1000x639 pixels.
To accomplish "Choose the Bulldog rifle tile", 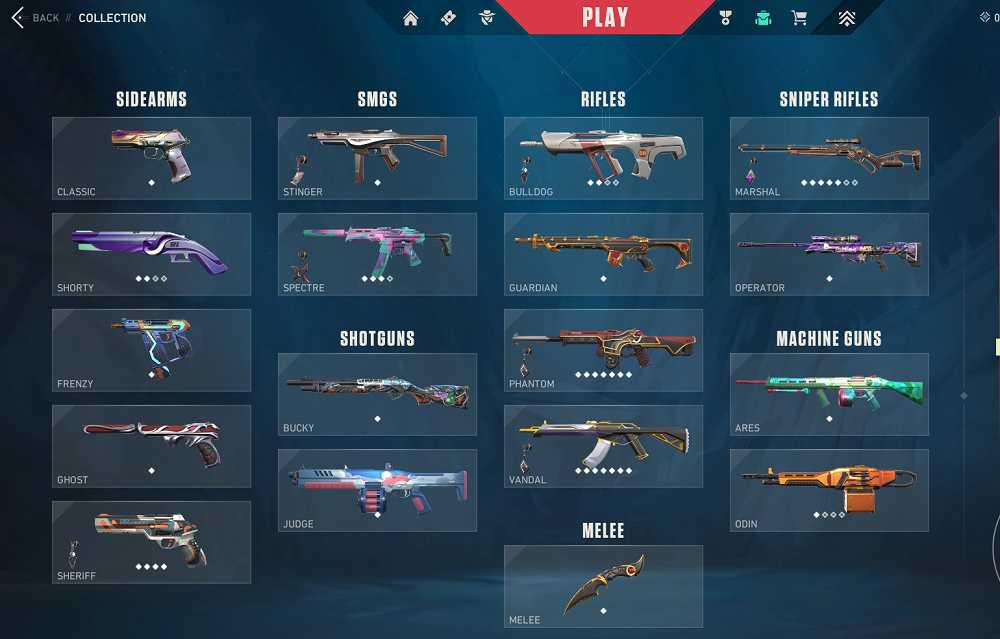I will [x=603, y=158].
